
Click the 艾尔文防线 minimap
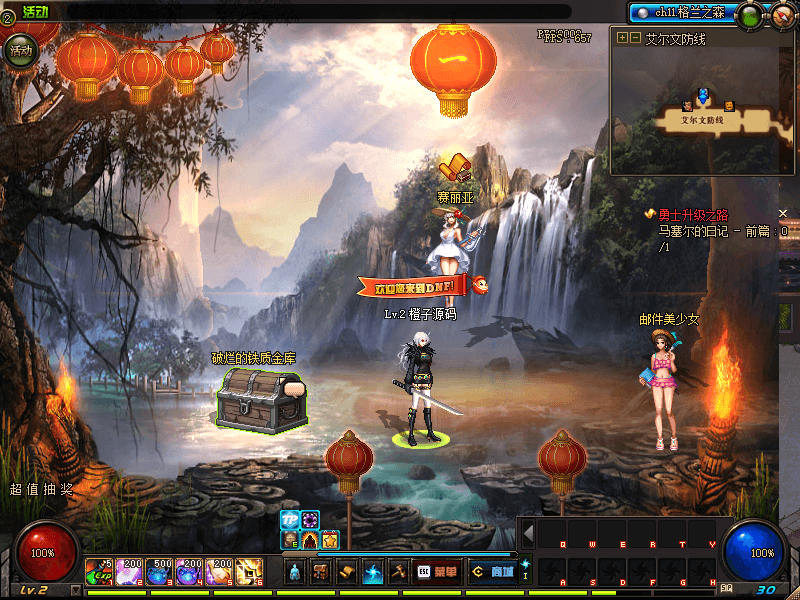coord(703,110)
